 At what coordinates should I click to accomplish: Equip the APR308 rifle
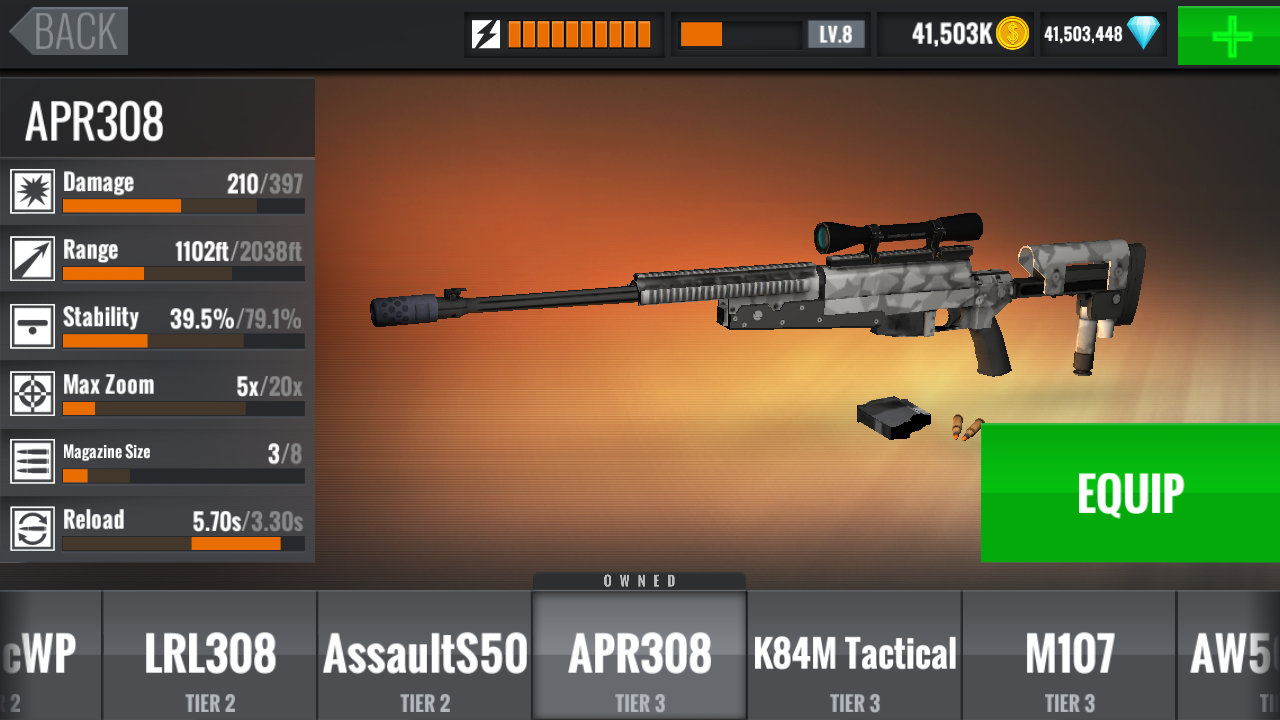(1130, 493)
